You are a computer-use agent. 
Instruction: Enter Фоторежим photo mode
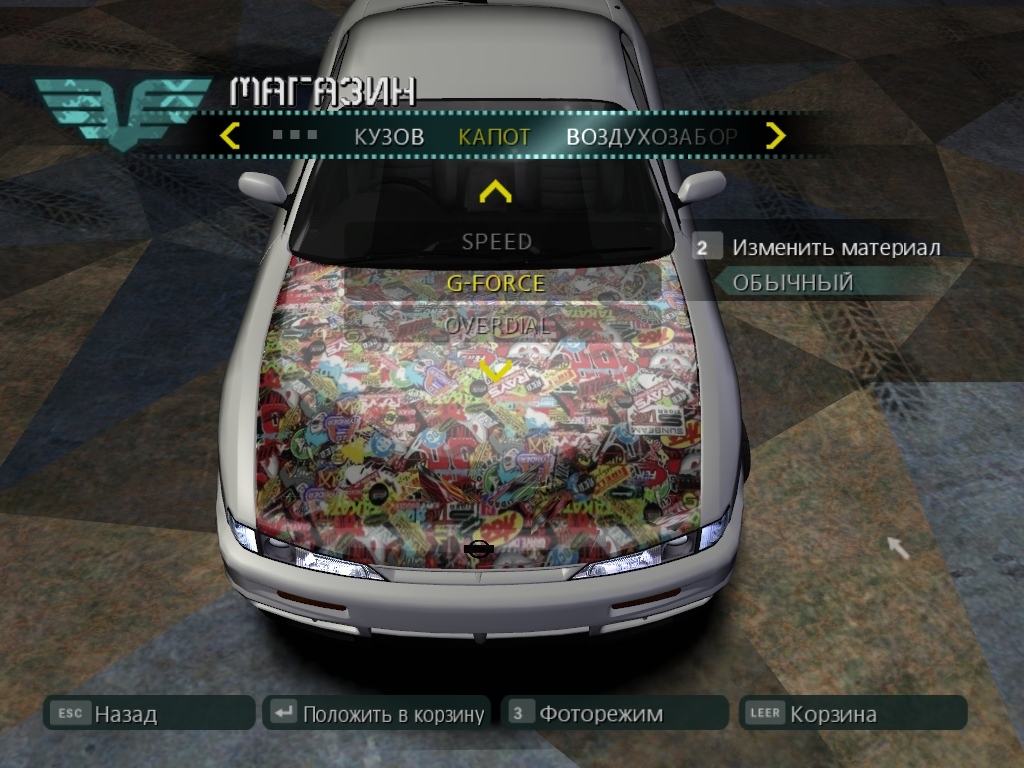(x=615, y=713)
